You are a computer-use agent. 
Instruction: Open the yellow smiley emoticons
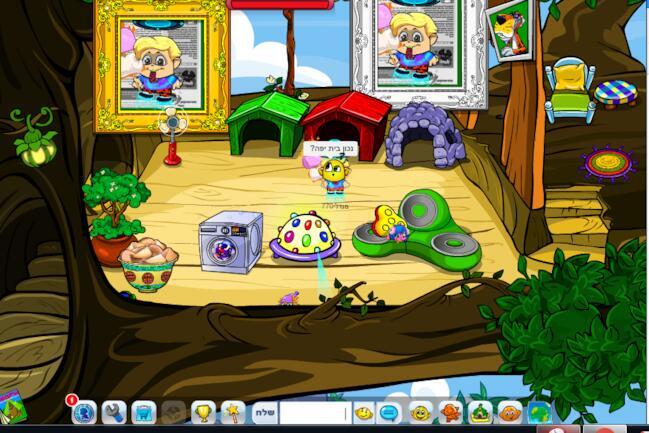[363, 412]
